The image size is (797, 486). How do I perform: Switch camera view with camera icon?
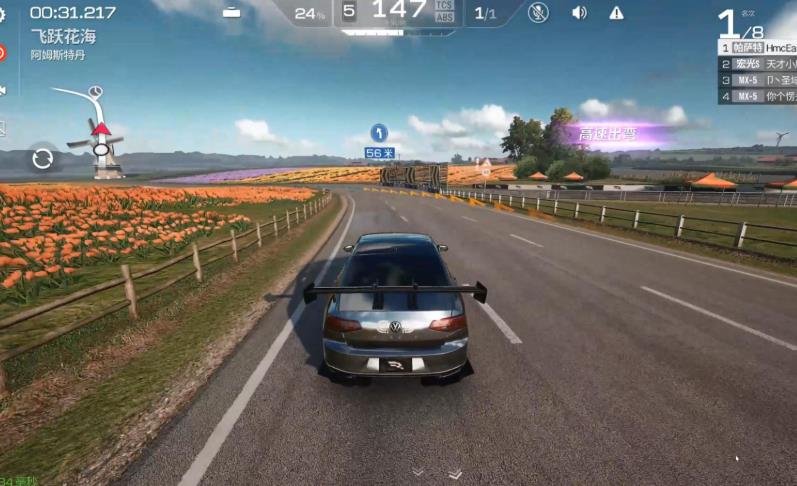[3, 90]
